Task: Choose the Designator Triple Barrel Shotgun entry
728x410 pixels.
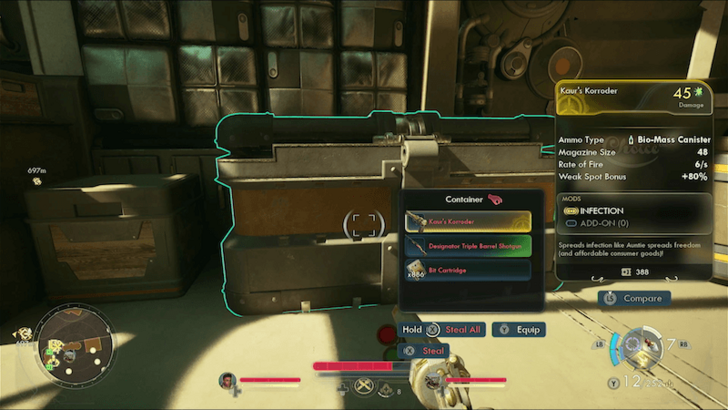Action: 467,245
